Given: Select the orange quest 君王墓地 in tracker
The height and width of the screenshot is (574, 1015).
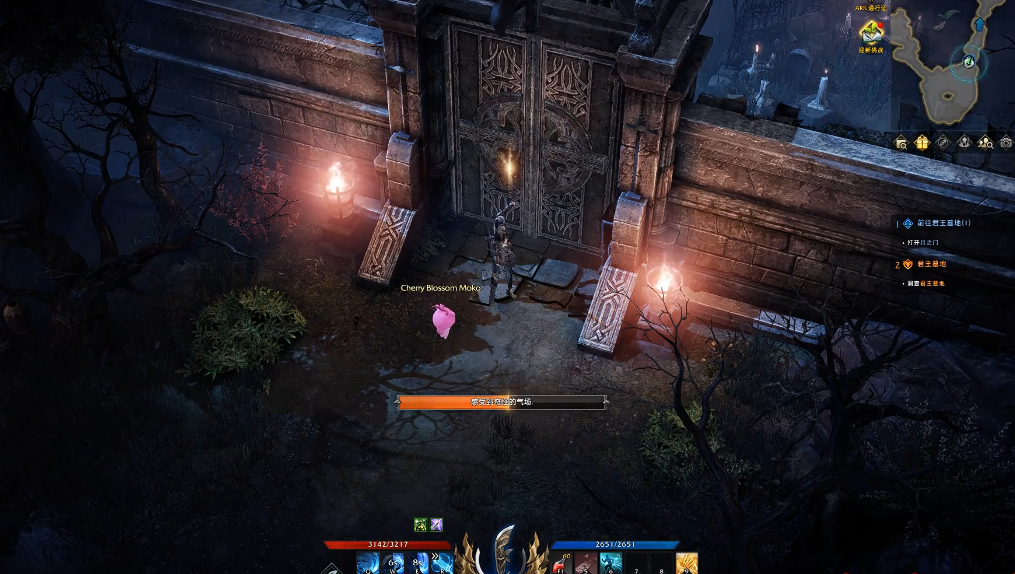Looking at the screenshot, I should (x=931, y=264).
